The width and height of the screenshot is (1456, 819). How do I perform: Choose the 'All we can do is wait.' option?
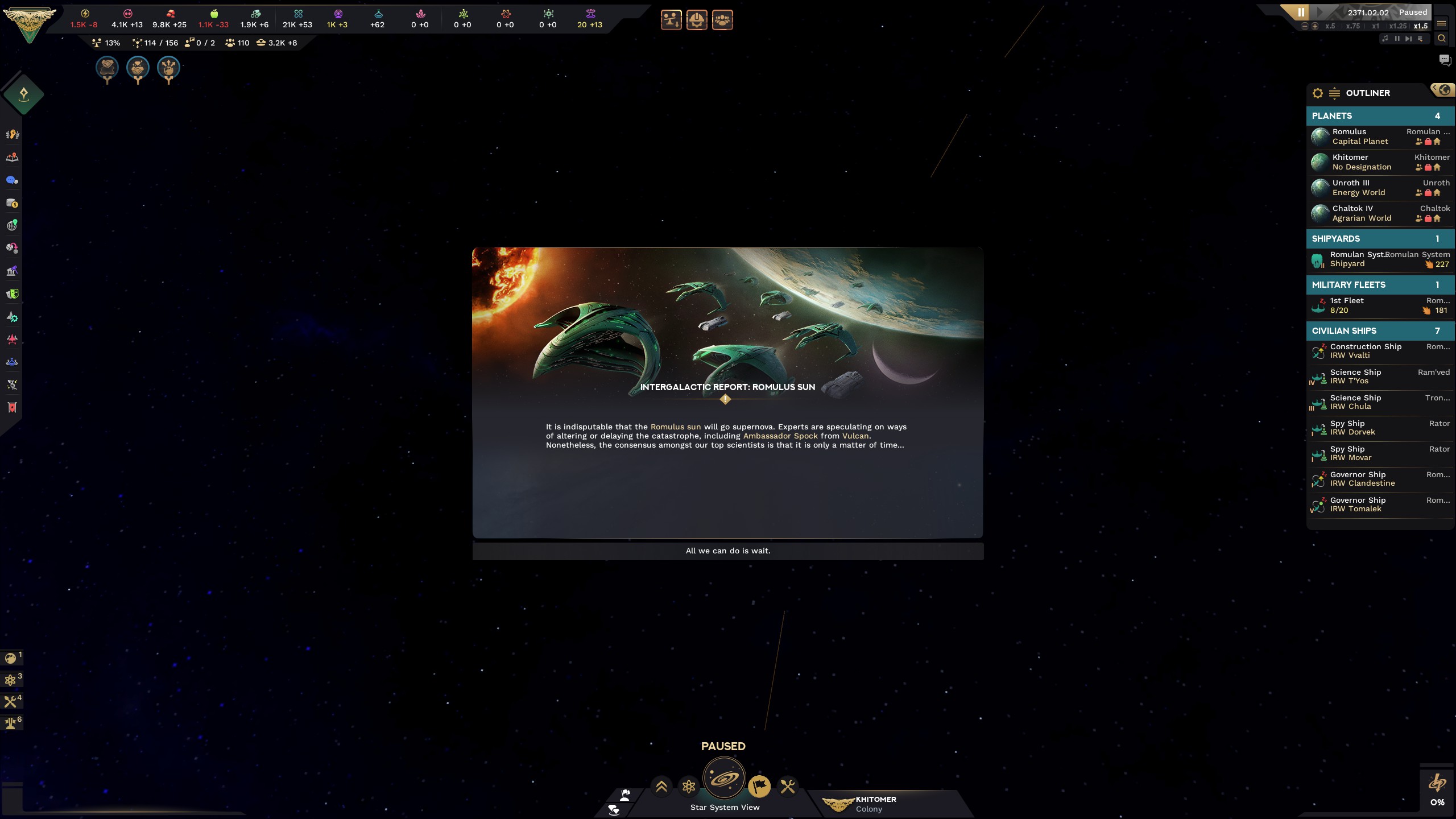pos(727,551)
